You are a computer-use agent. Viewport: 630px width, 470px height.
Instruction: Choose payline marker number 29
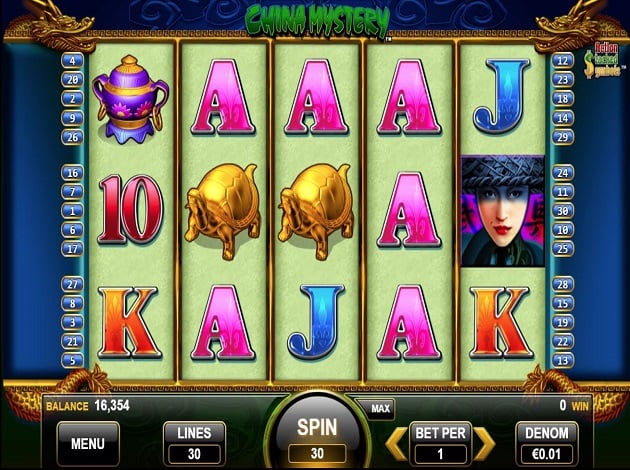tap(561, 137)
